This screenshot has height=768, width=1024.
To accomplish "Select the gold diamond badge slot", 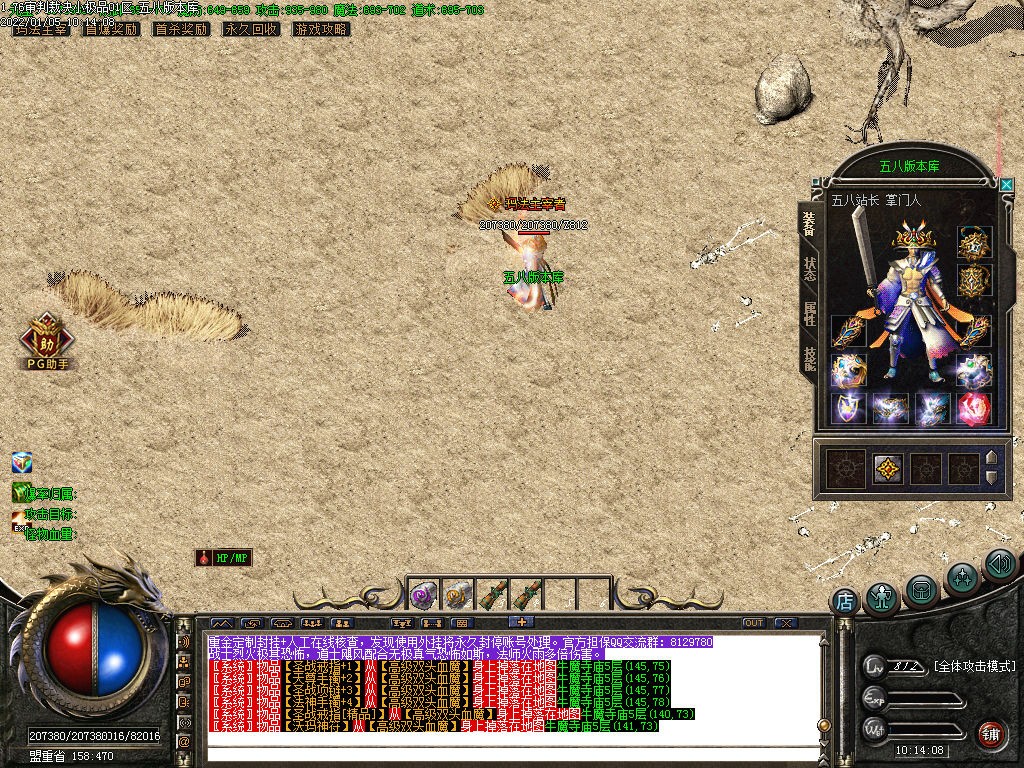I will tap(886, 468).
